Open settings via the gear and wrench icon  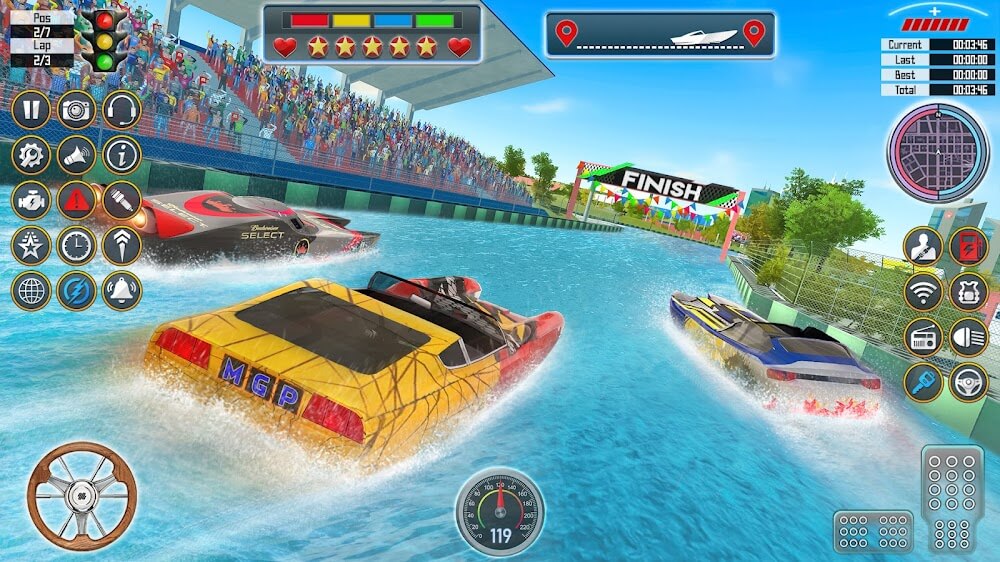(x=31, y=155)
